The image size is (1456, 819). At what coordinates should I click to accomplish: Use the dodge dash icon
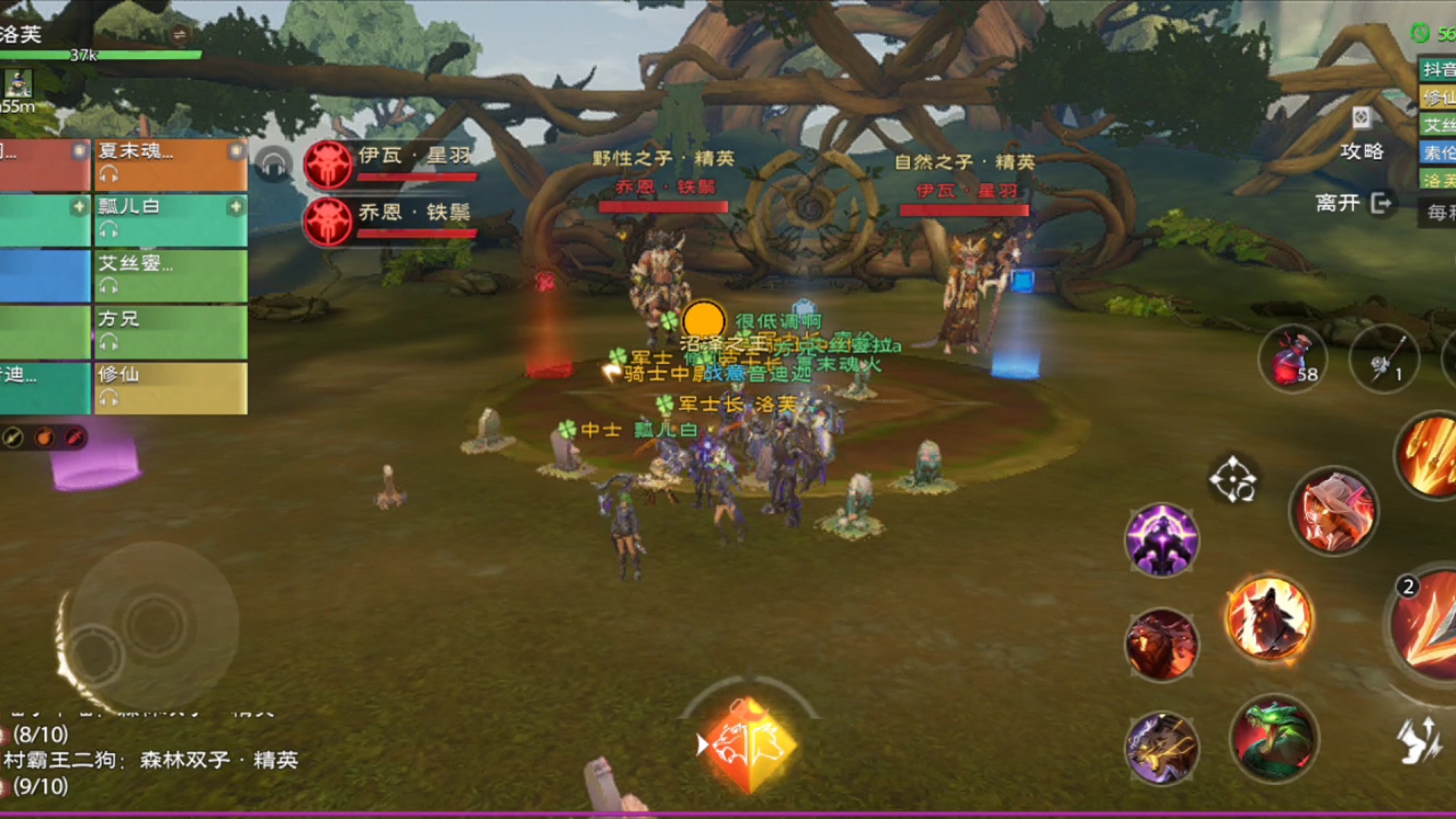tap(1420, 740)
